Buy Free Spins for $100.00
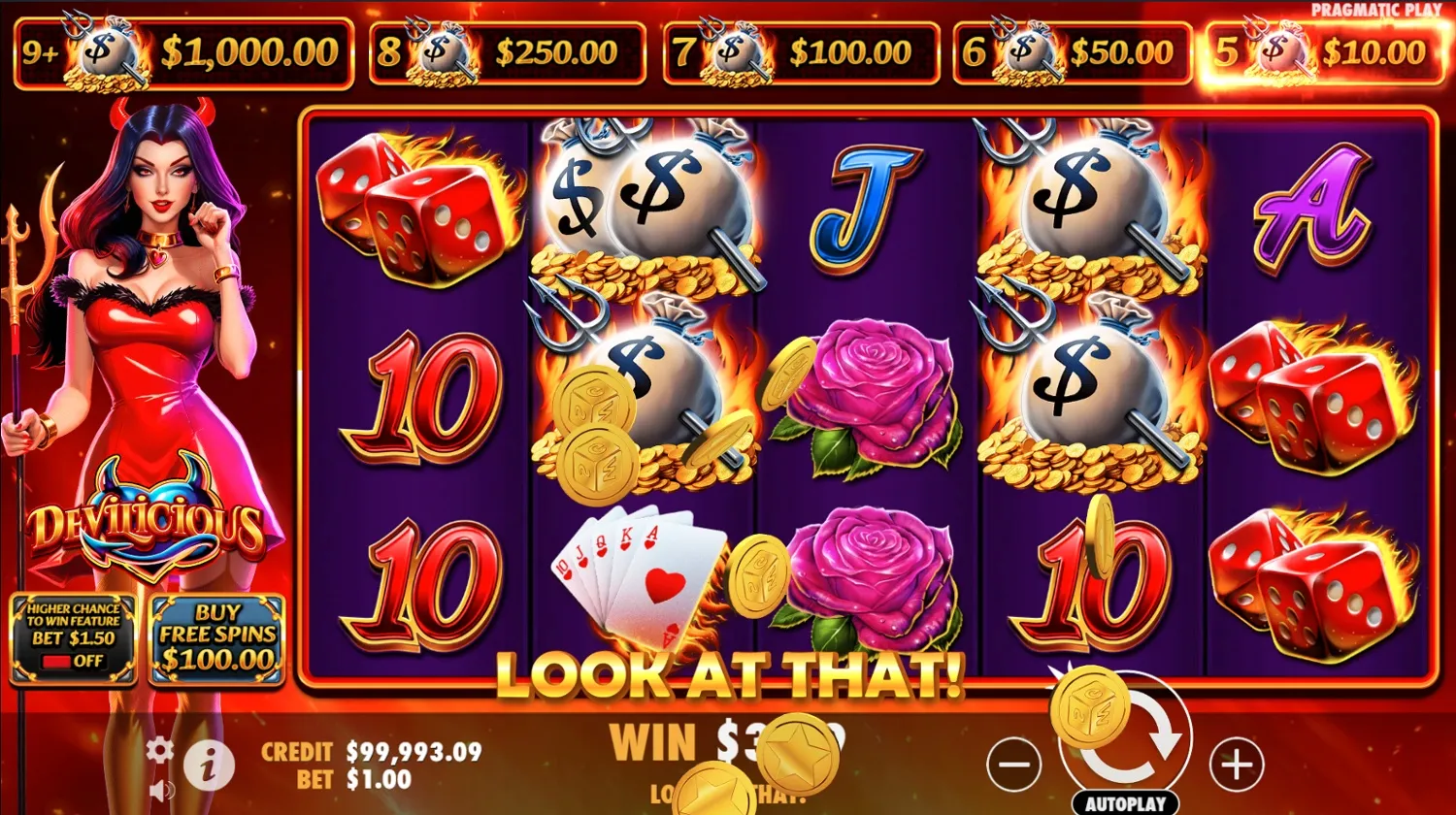The image size is (1456, 815). pyautogui.click(x=216, y=638)
